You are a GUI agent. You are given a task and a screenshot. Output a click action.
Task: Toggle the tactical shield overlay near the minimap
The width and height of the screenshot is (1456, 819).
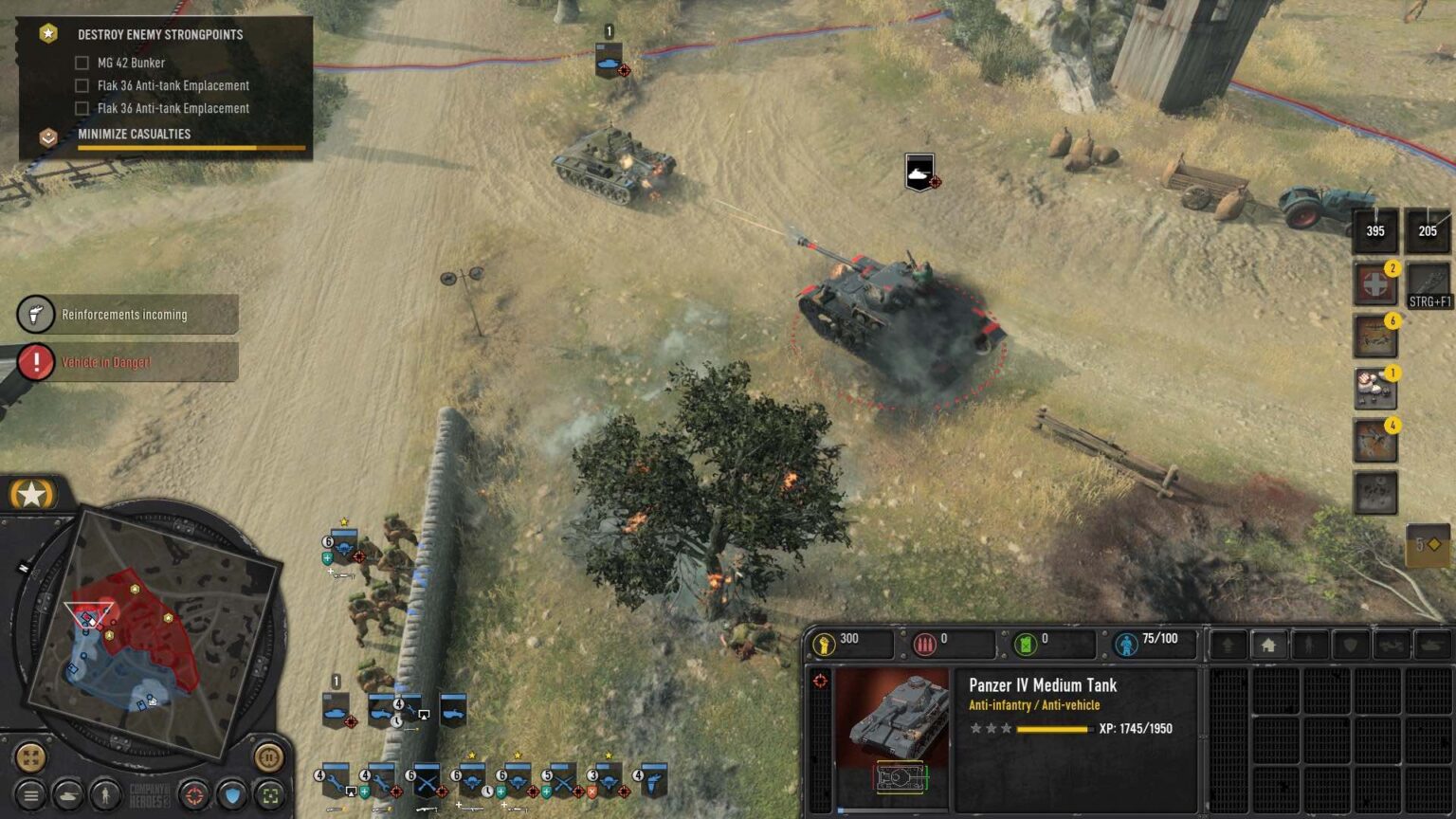(x=232, y=795)
